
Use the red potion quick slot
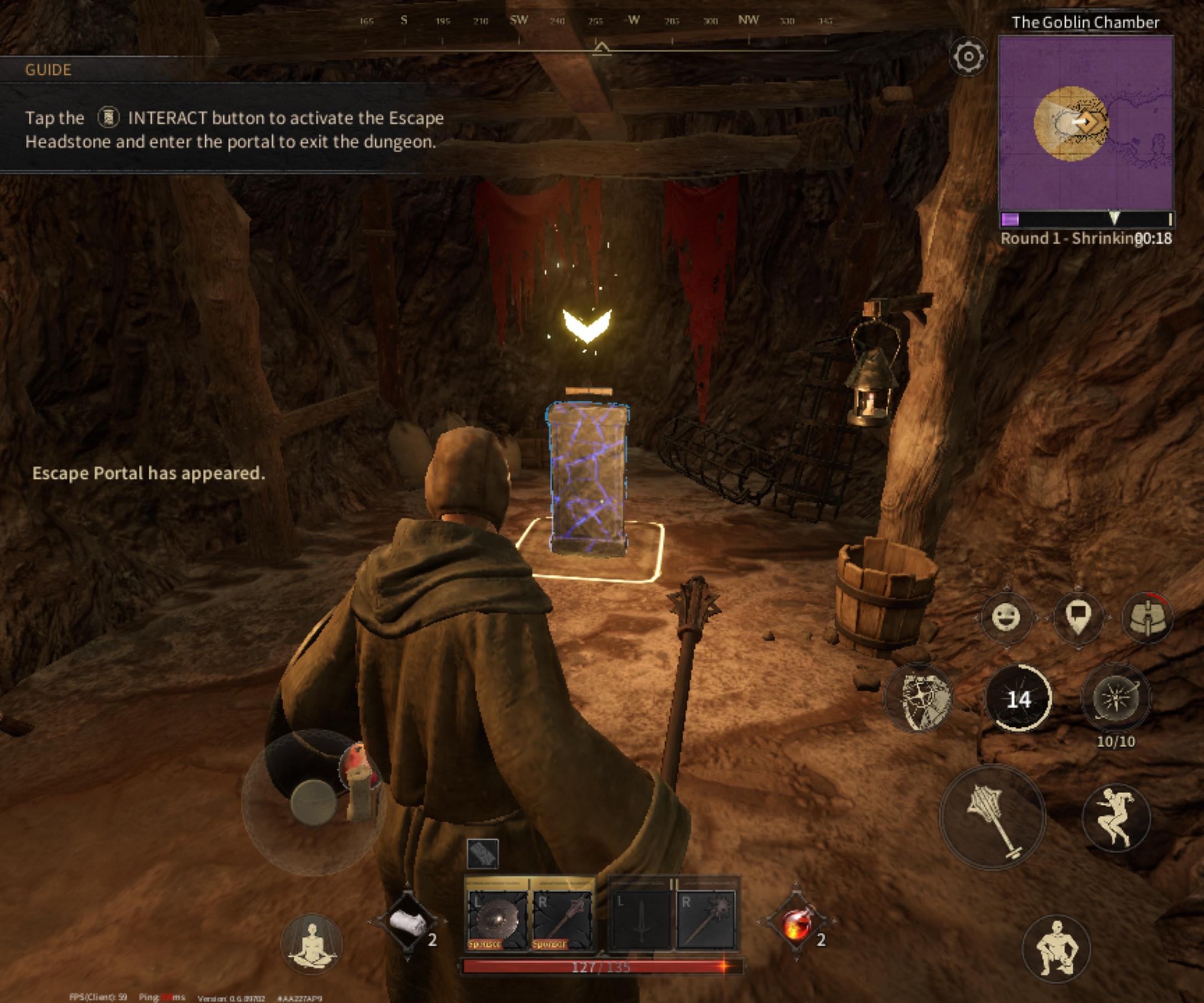click(x=796, y=922)
